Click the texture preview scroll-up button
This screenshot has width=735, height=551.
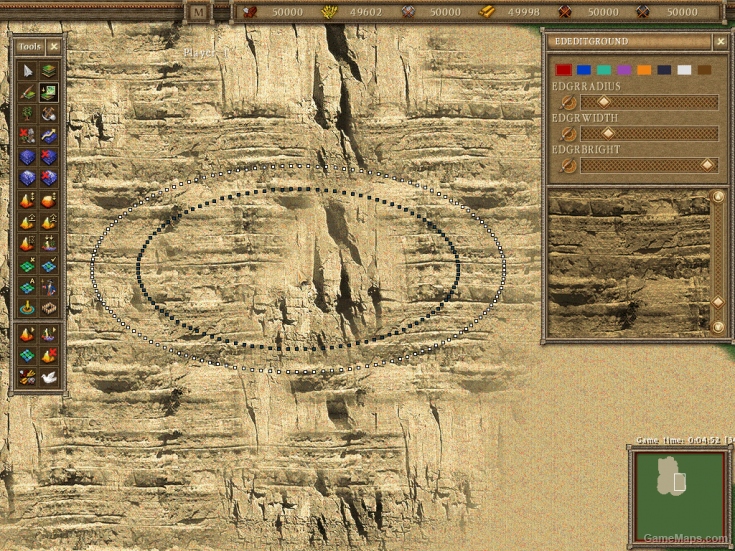click(718, 197)
